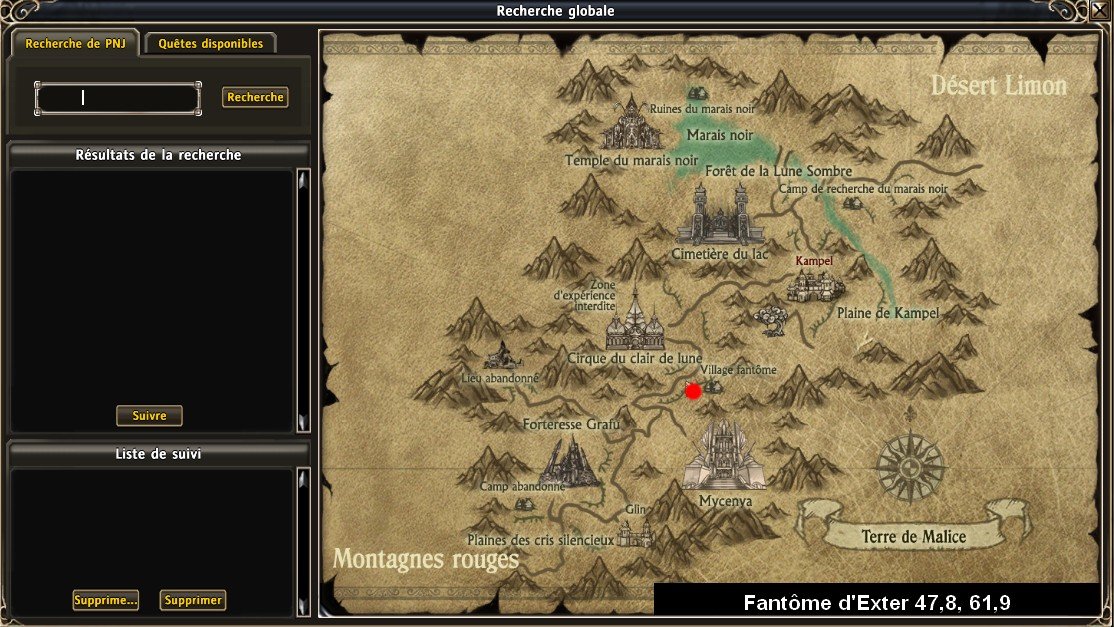1114x627 pixels.
Task: Click the Supprime... button
Action: coord(105,600)
